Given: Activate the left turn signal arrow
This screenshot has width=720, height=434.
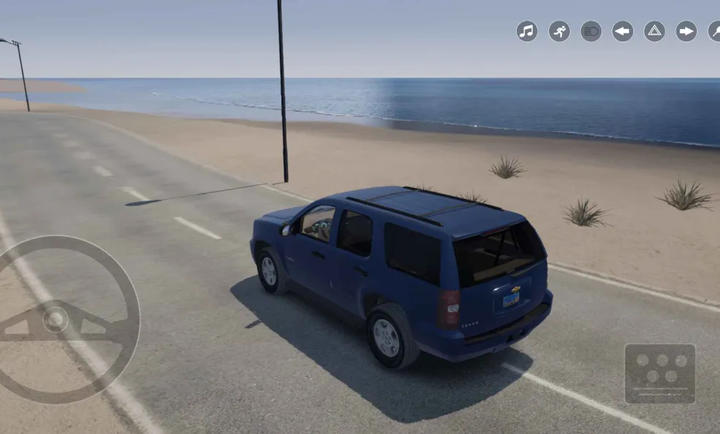Looking at the screenshot, I should 623,31.
